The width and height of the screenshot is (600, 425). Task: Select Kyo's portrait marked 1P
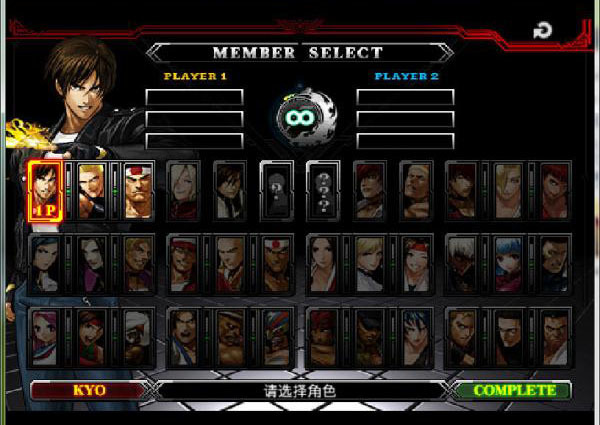46,190
